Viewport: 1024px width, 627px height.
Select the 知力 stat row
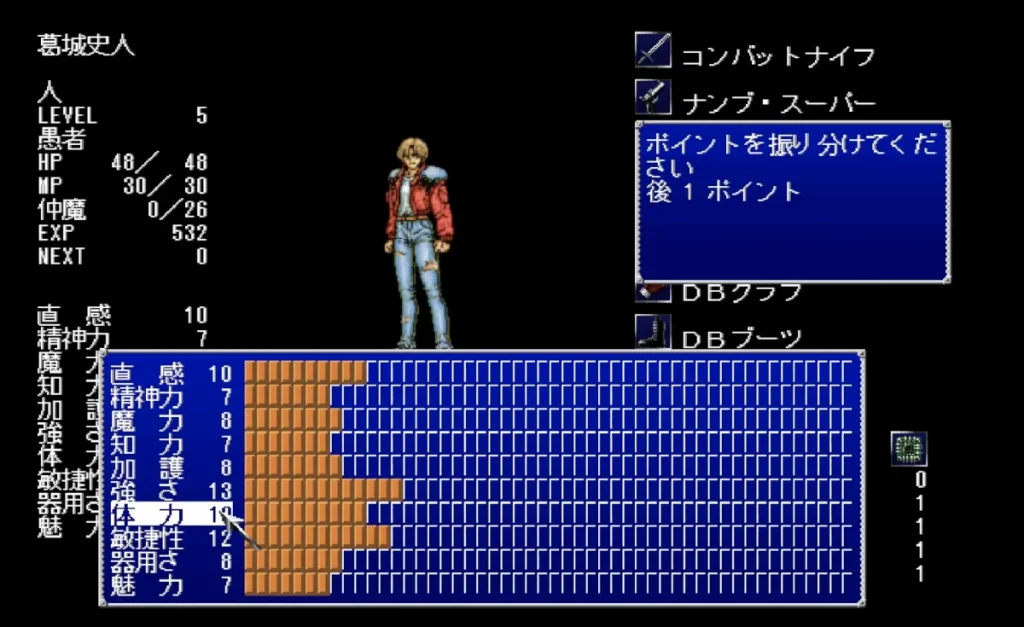170,443
